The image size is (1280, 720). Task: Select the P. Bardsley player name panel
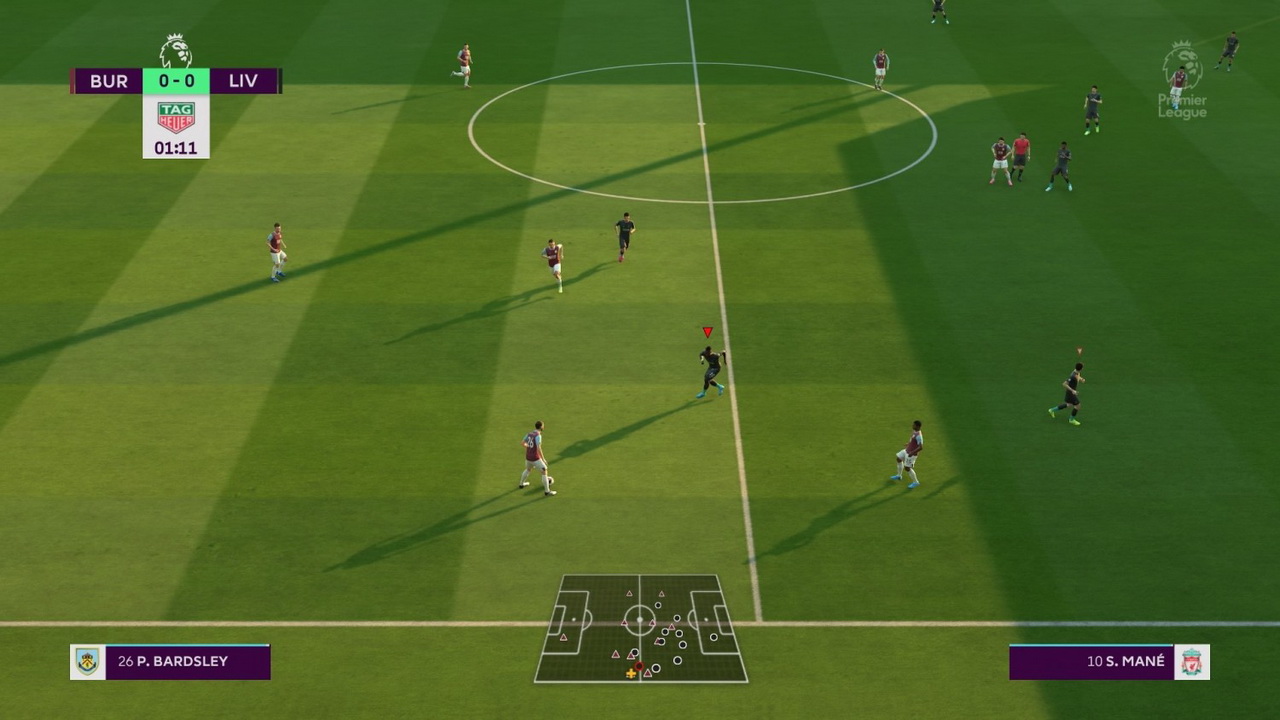pyautogui.click(x=187, y=662)
